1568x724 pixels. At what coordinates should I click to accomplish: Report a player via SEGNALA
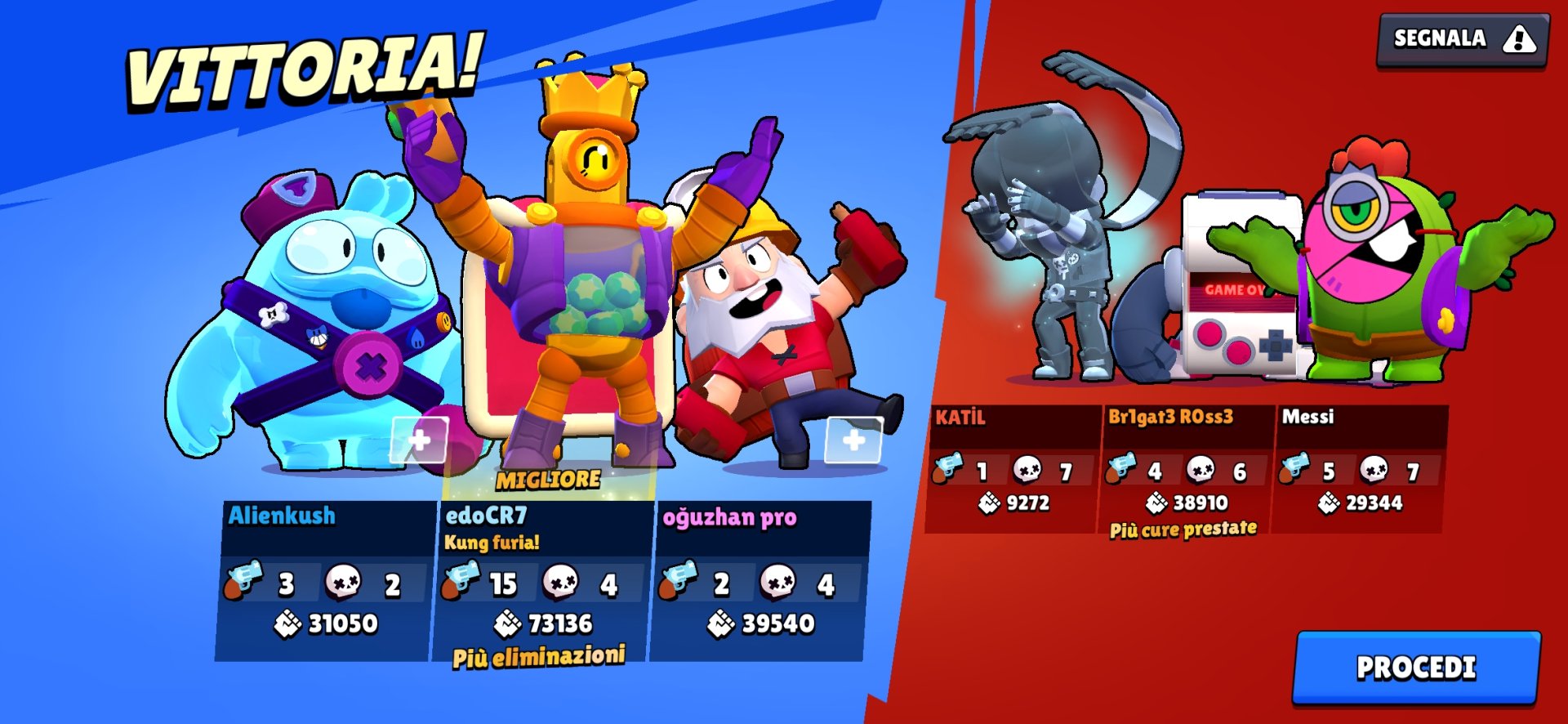(1462, 38)
